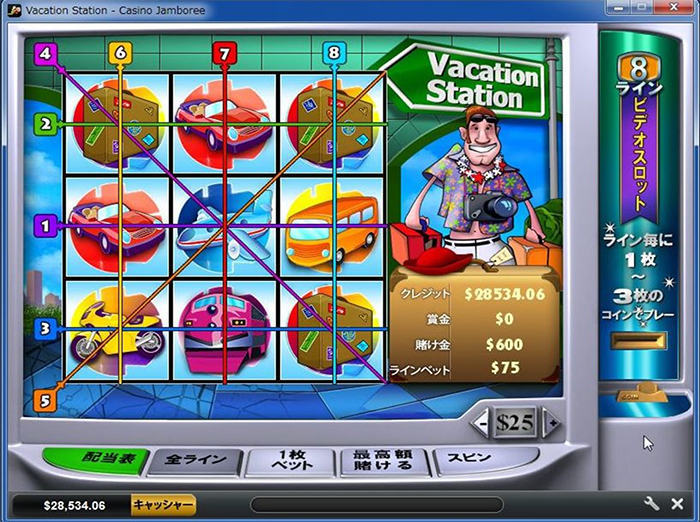Select payline marker number 3
The height and width of the screenshot is (522, 700).
45,327
